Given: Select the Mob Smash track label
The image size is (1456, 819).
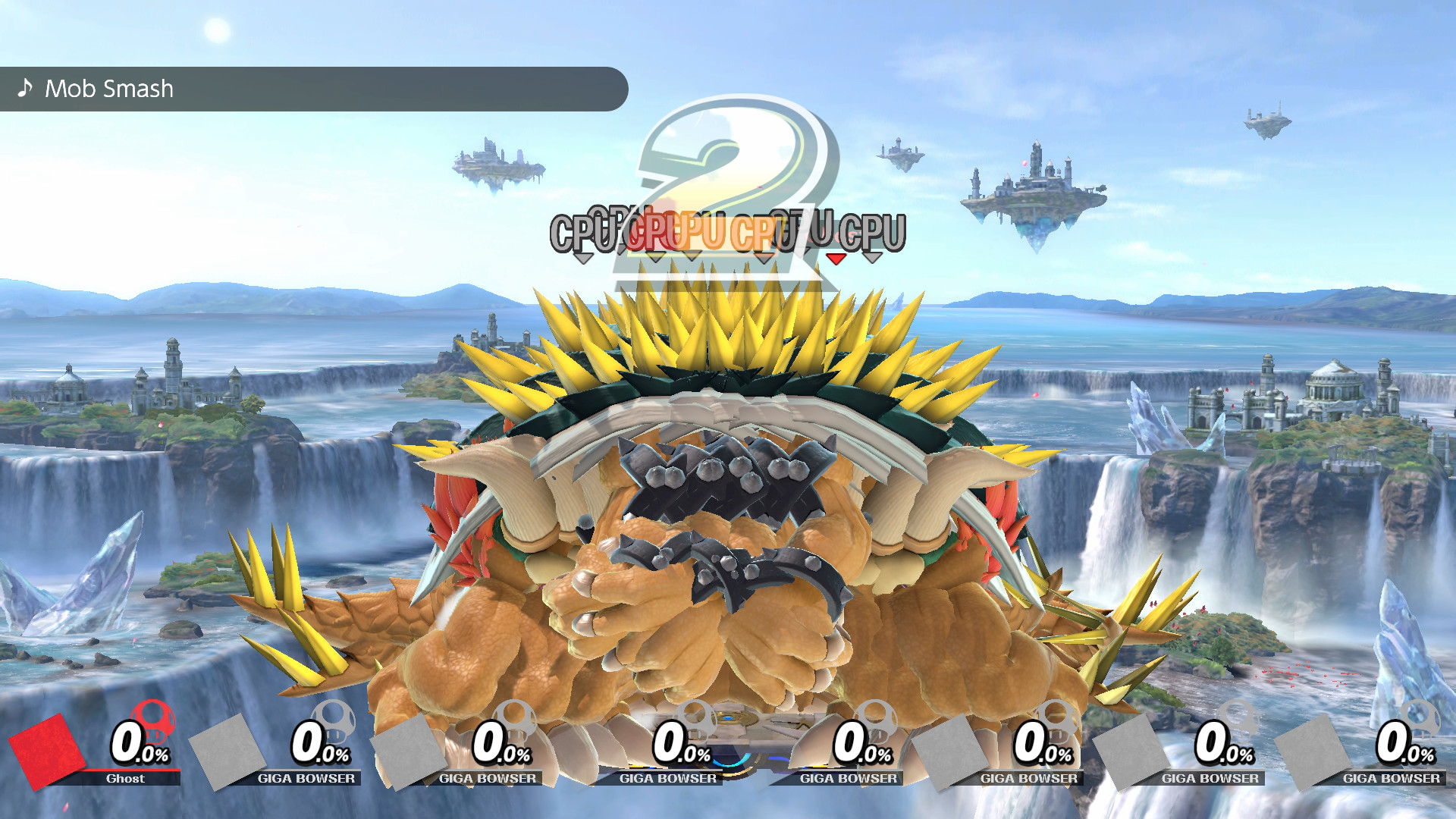Looking at the screenshot, I should pyautogui.click(x=110, y=89).
